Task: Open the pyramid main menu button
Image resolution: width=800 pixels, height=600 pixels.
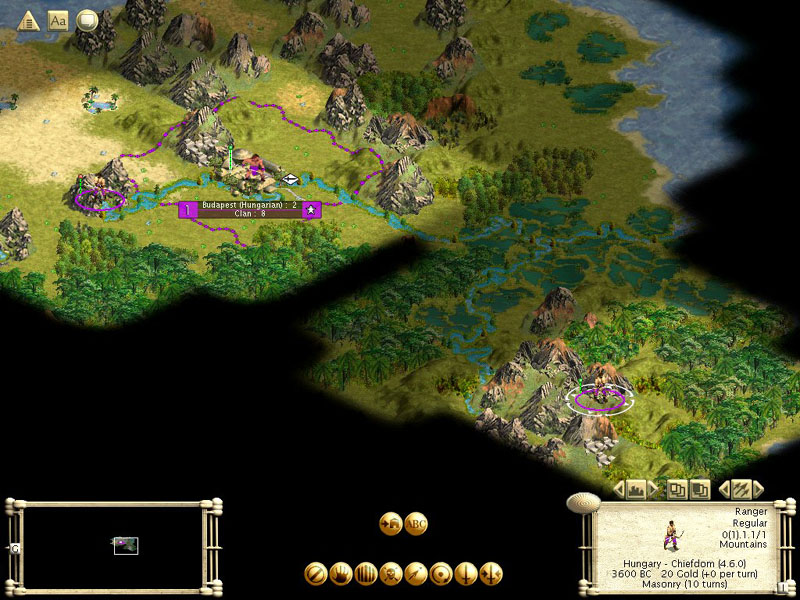Action: pos(29,20)
